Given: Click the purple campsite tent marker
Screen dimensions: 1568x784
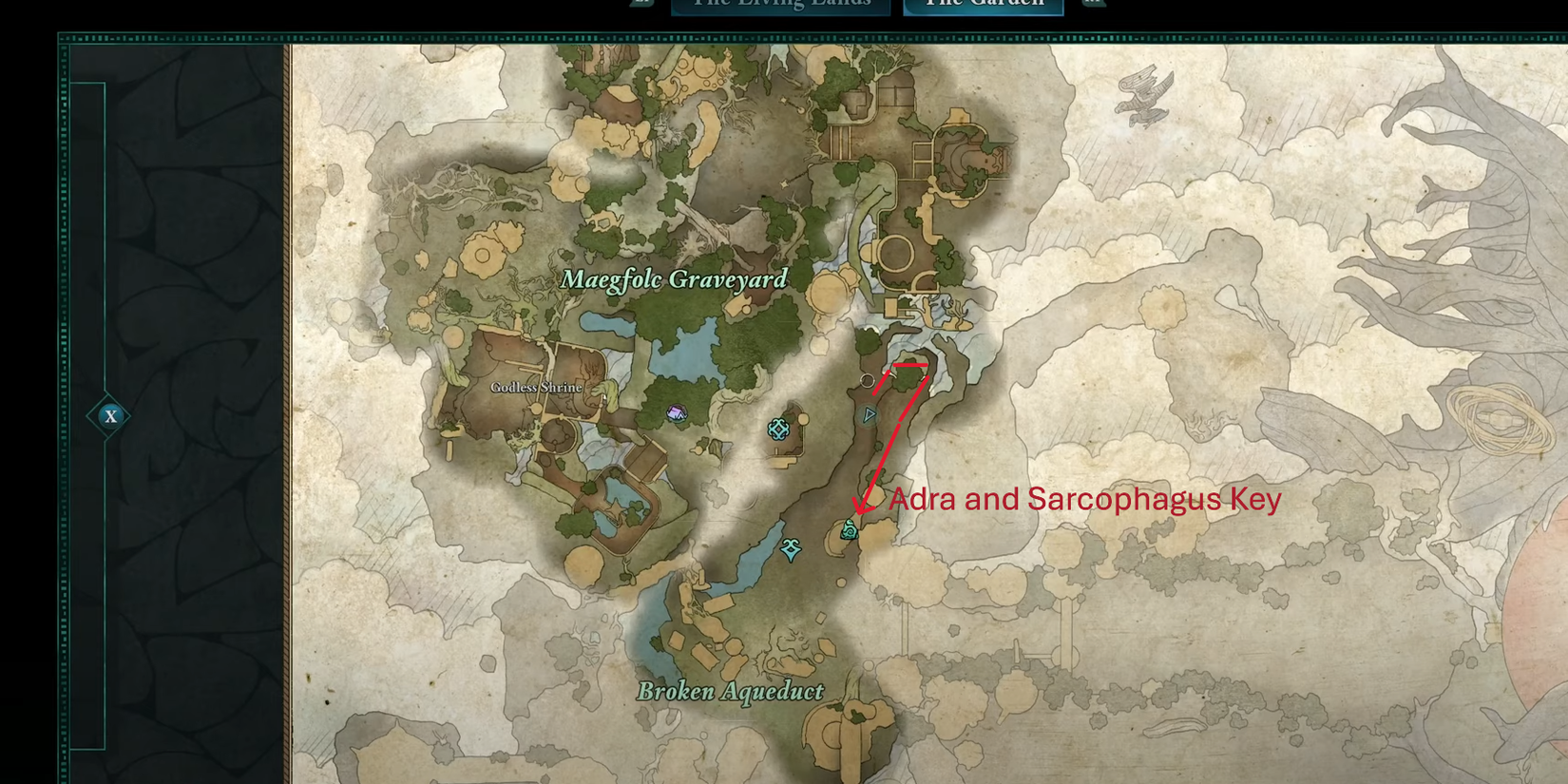Looking at the screenshot, I should tap(677, 412).
